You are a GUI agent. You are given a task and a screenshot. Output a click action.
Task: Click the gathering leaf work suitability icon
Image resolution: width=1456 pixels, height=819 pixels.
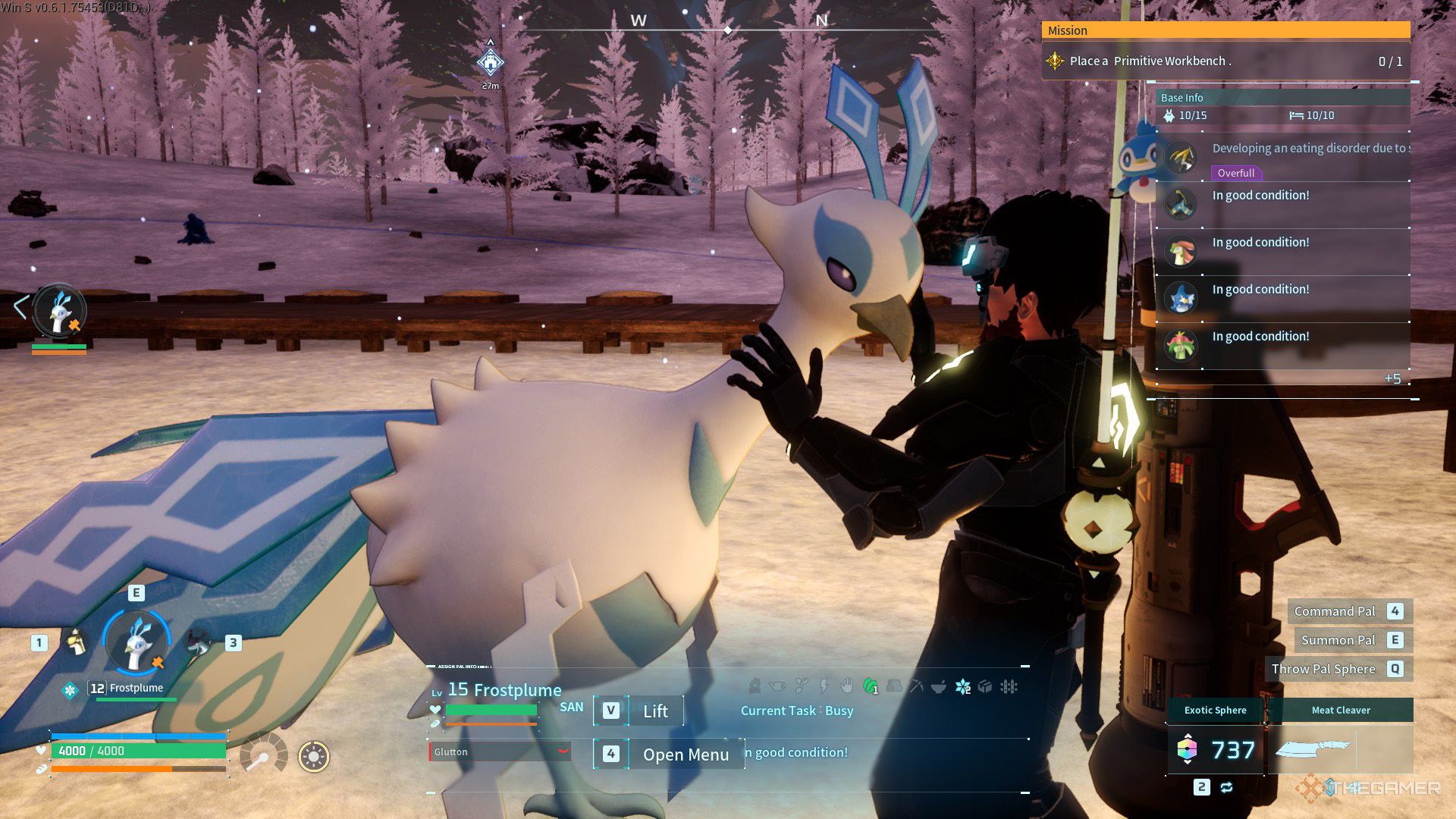coord(871,687)
